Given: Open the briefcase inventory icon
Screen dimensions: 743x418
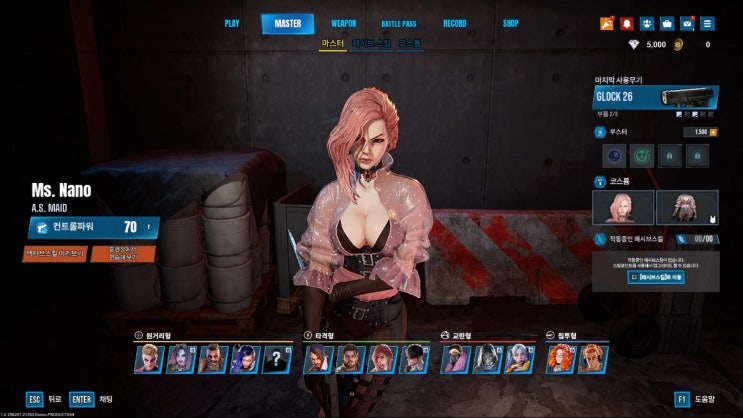Looking at the screenshot, I should point(667,23).
